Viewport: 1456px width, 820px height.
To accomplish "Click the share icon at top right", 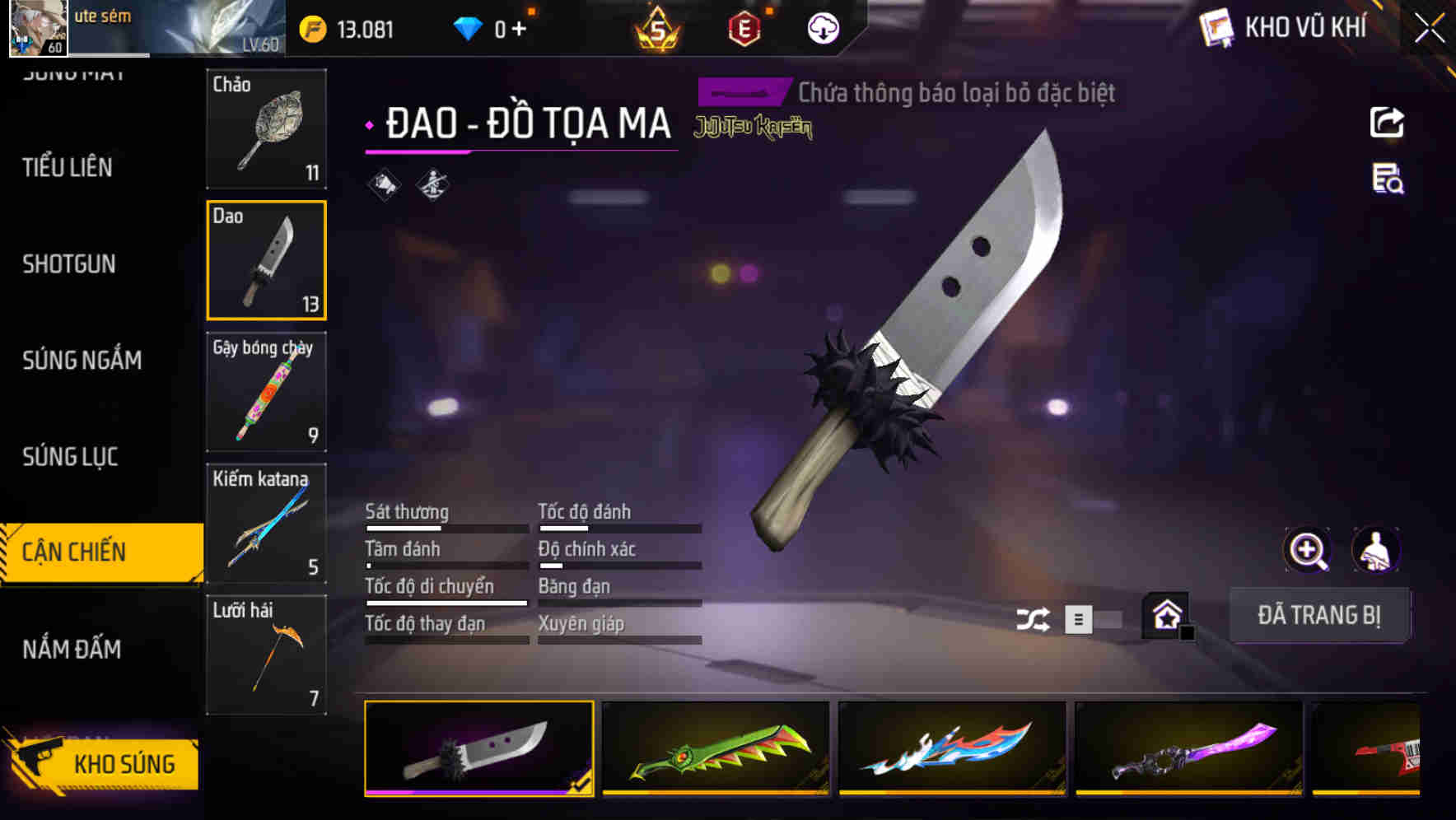I will 1387,122.
